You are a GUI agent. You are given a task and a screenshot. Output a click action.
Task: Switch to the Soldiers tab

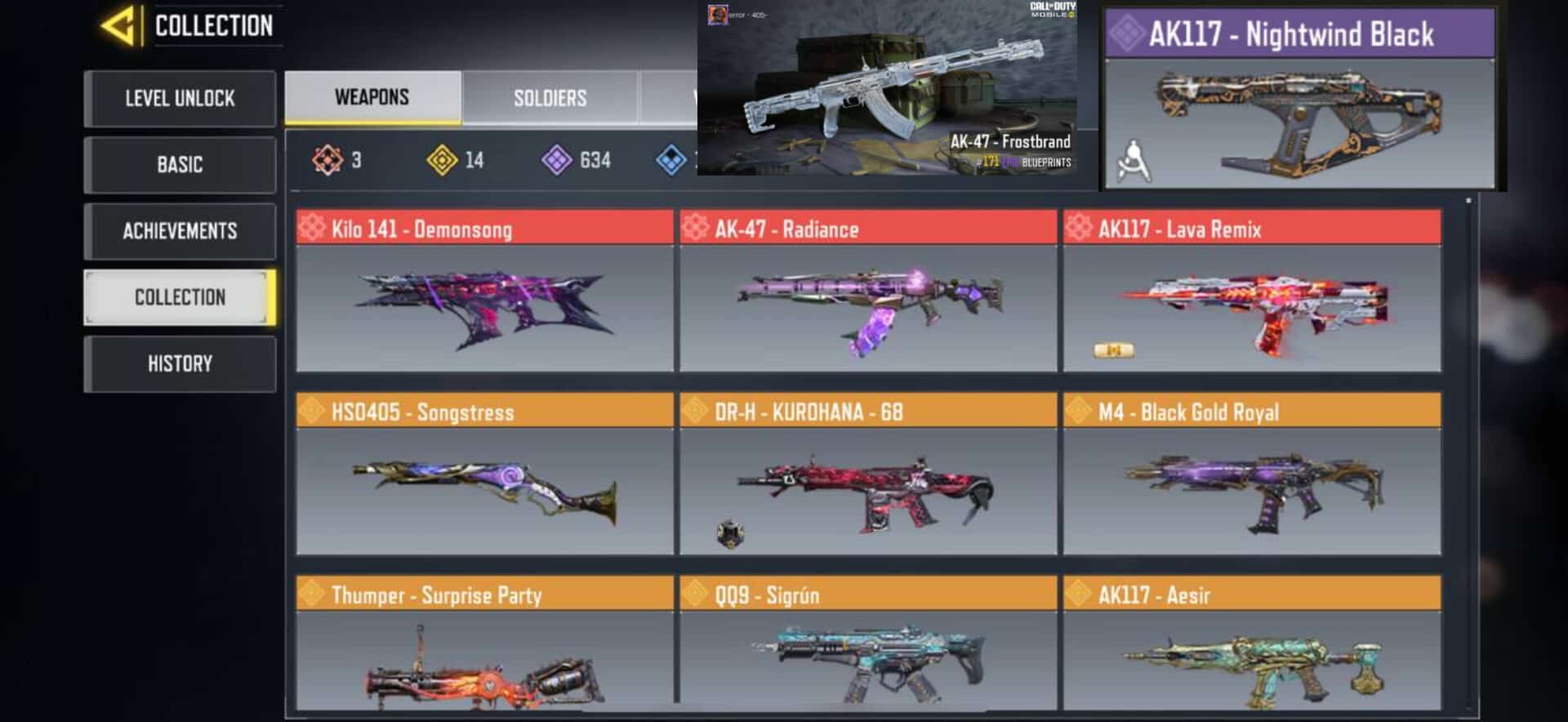coord(550,99)
